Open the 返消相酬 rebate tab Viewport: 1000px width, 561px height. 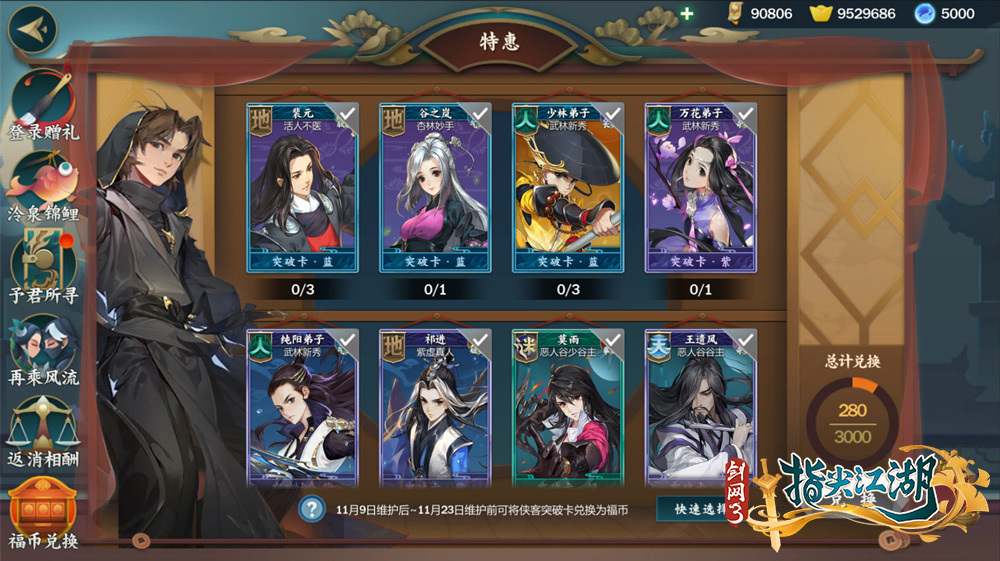coord(44,432)
